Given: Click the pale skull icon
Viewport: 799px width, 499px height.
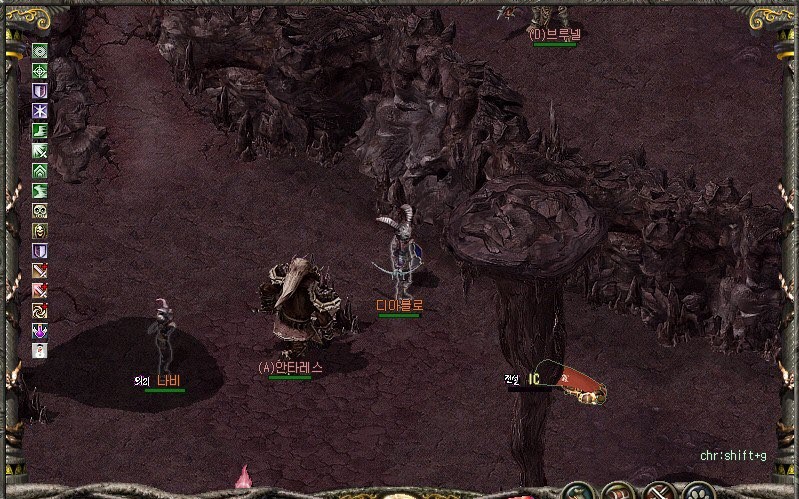Looking at the screenshot, I should [40, 211].
